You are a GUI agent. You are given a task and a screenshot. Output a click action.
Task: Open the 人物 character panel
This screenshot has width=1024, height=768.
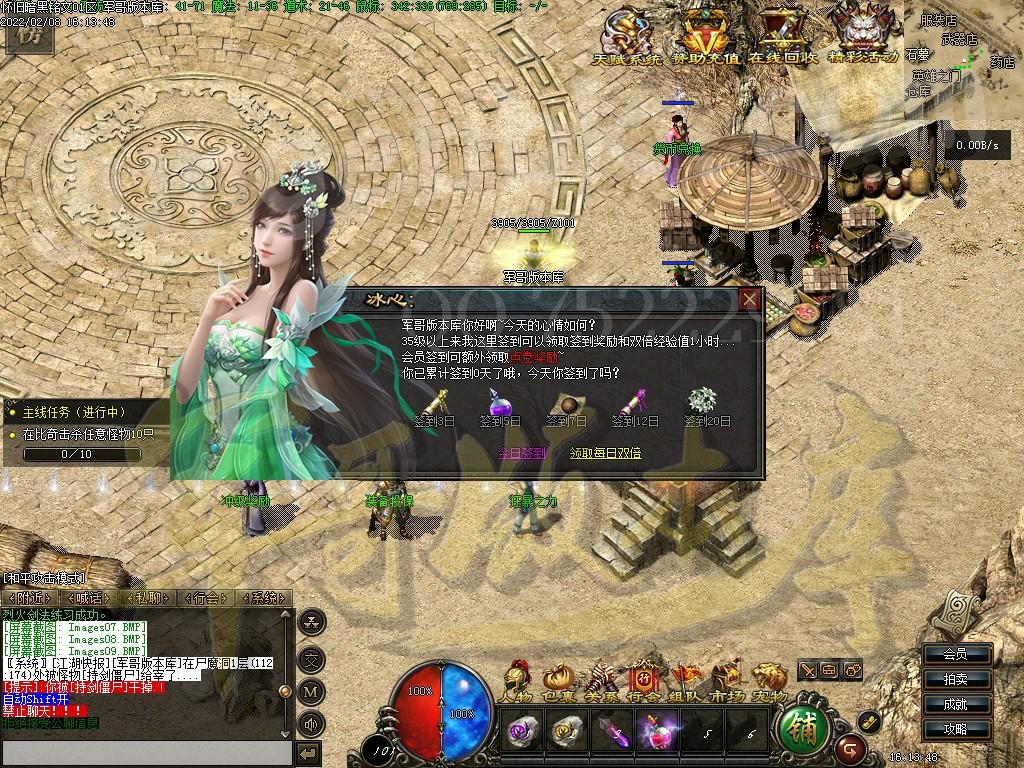[517, 680]
